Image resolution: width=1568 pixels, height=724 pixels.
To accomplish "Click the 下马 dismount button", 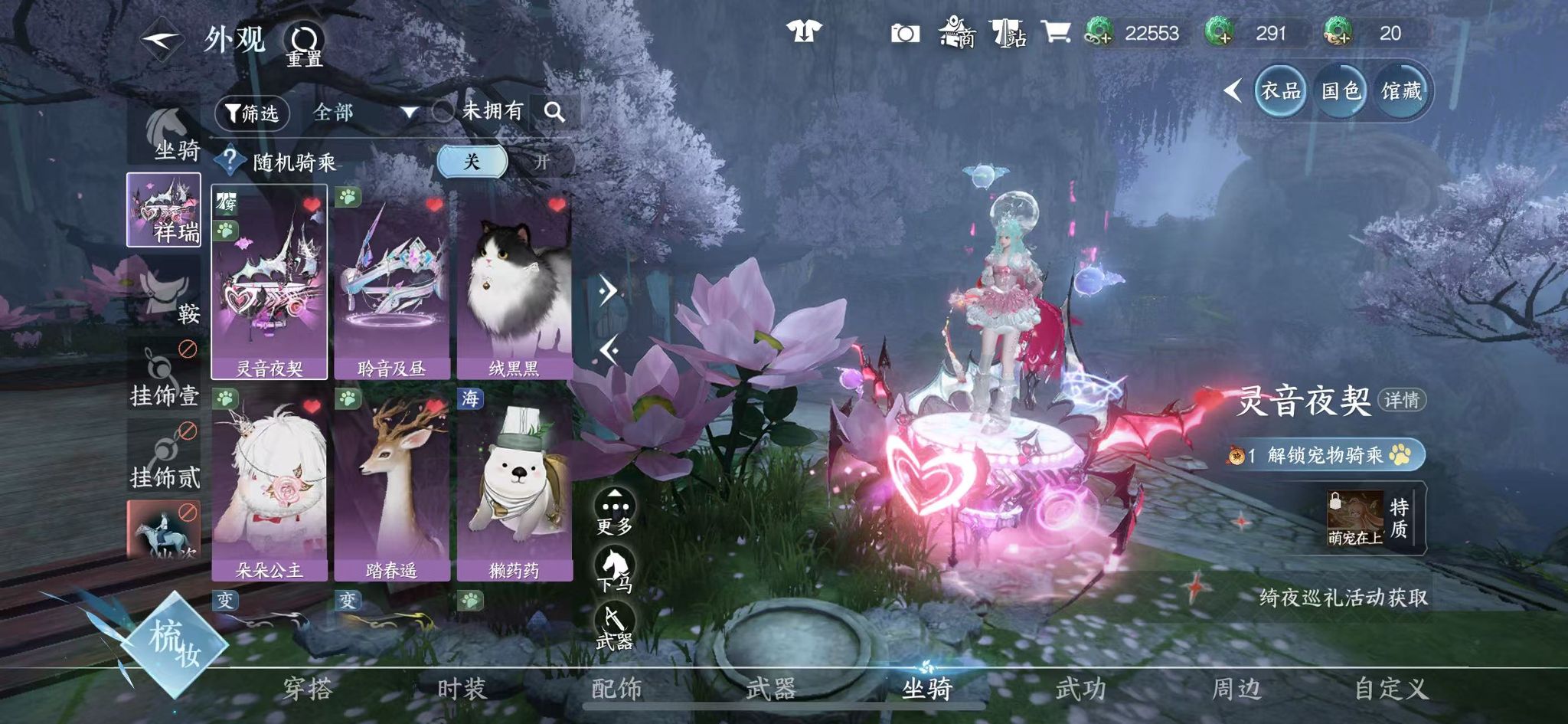I will point(615,571).
